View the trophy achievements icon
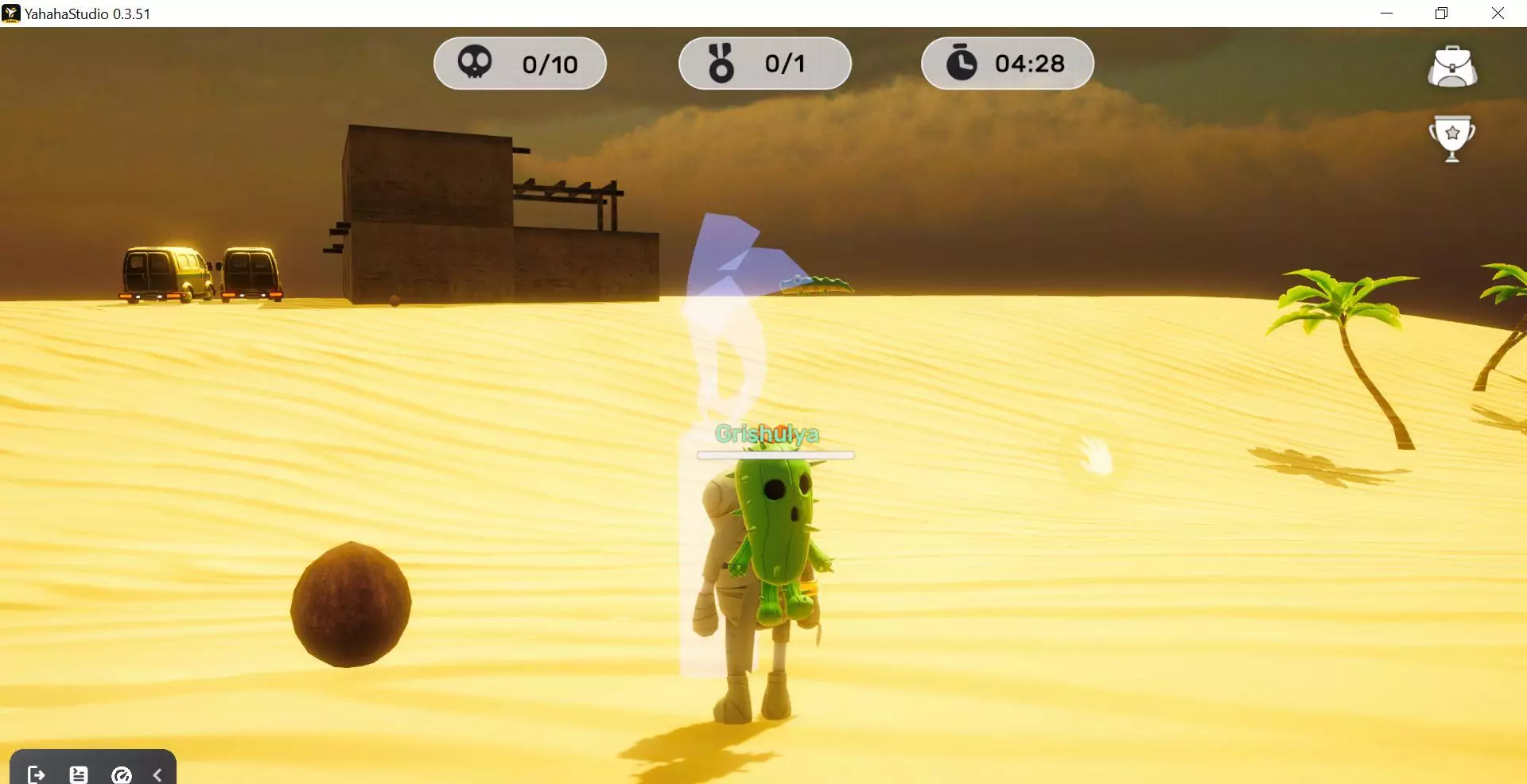1527x784 pixels. pos(1453,138)
